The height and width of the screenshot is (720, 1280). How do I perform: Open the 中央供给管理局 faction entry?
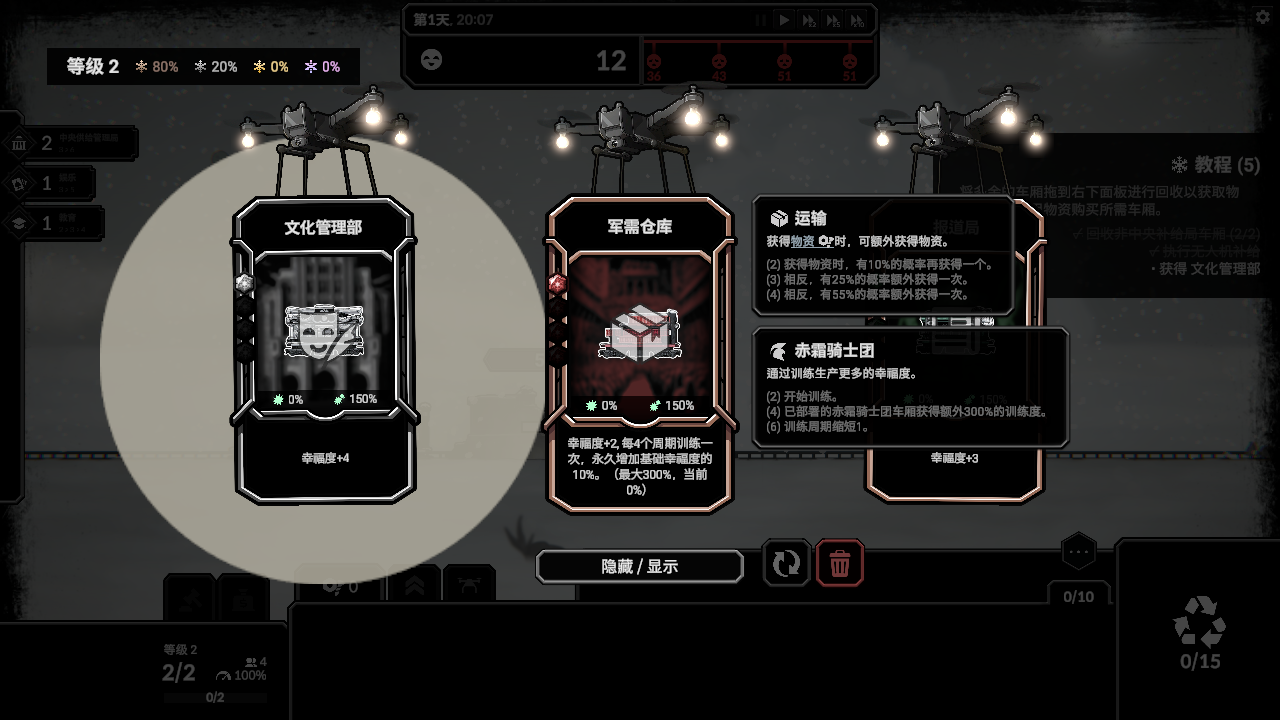[70, 143]
